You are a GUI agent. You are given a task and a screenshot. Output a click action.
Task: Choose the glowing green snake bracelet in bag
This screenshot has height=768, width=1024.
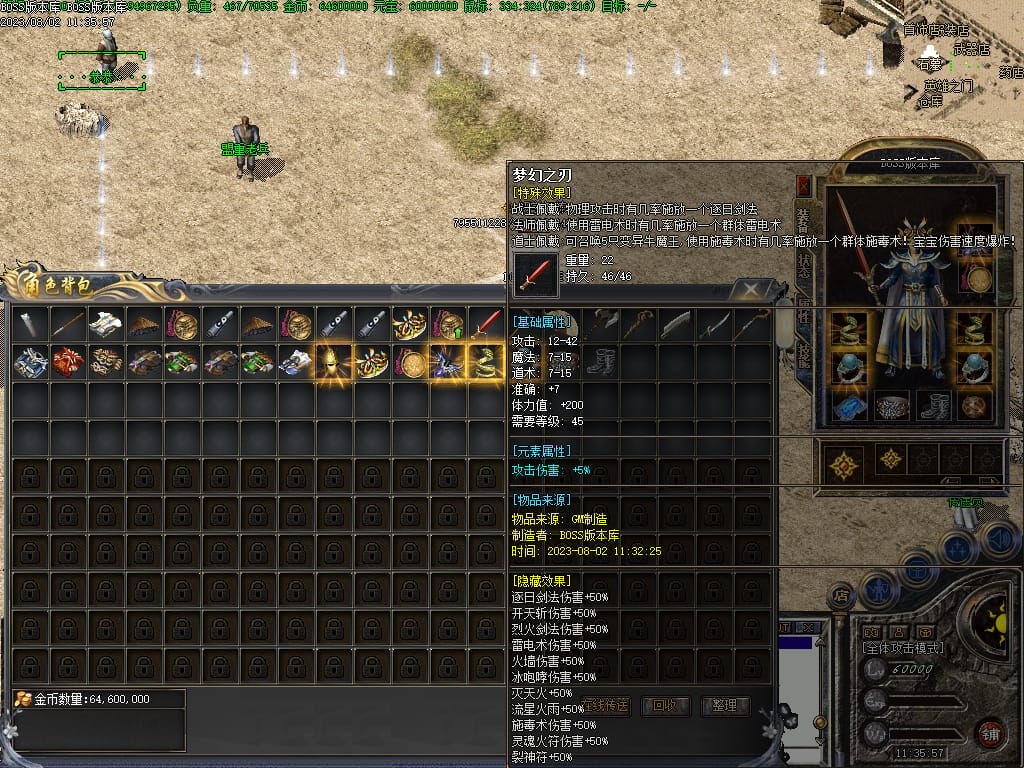(x=487, y=361)
